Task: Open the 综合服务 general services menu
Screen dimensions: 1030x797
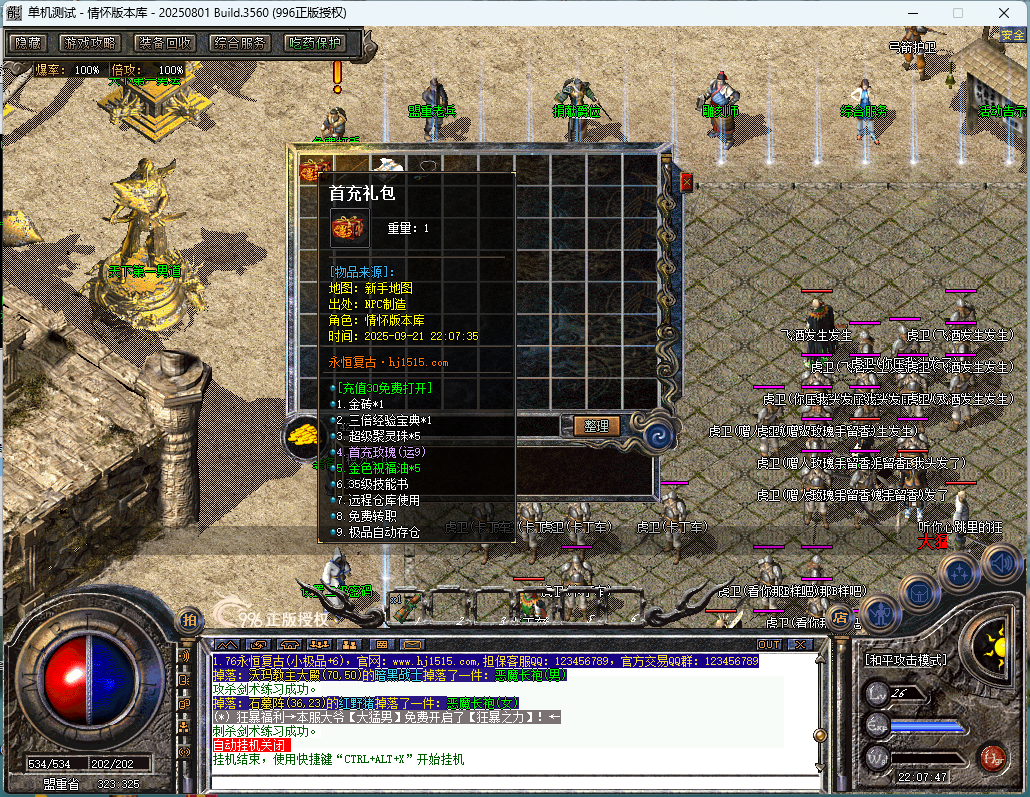Action: (240, 43)
